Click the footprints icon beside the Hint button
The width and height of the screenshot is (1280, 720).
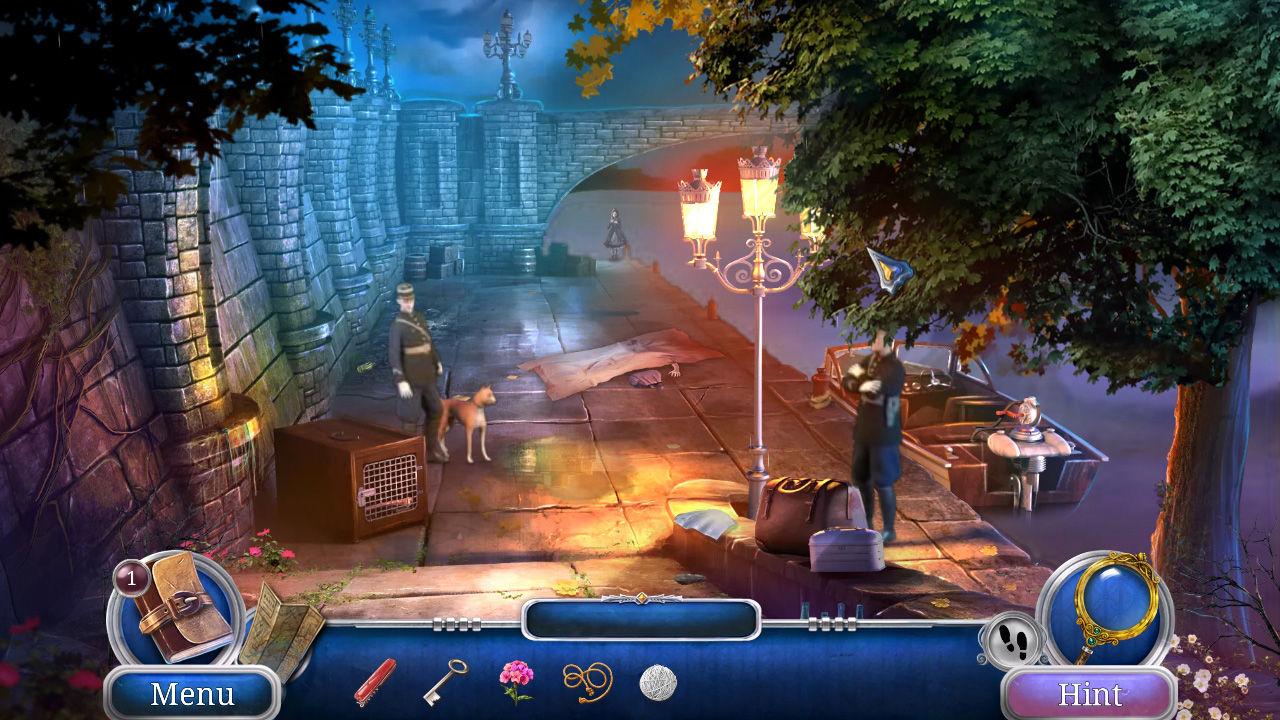1012,641
